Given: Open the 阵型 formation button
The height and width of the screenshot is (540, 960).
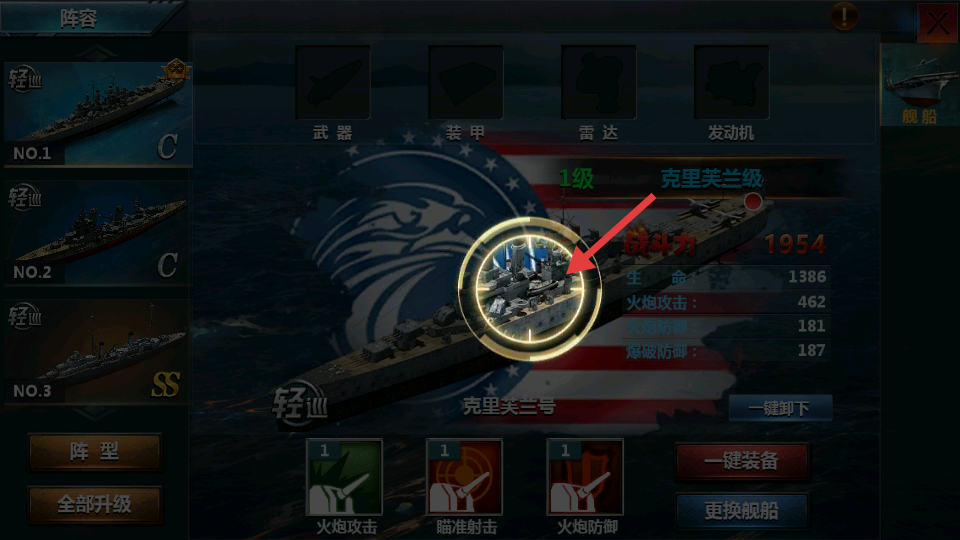Looking at the screenshot, I should click(94, 452).
